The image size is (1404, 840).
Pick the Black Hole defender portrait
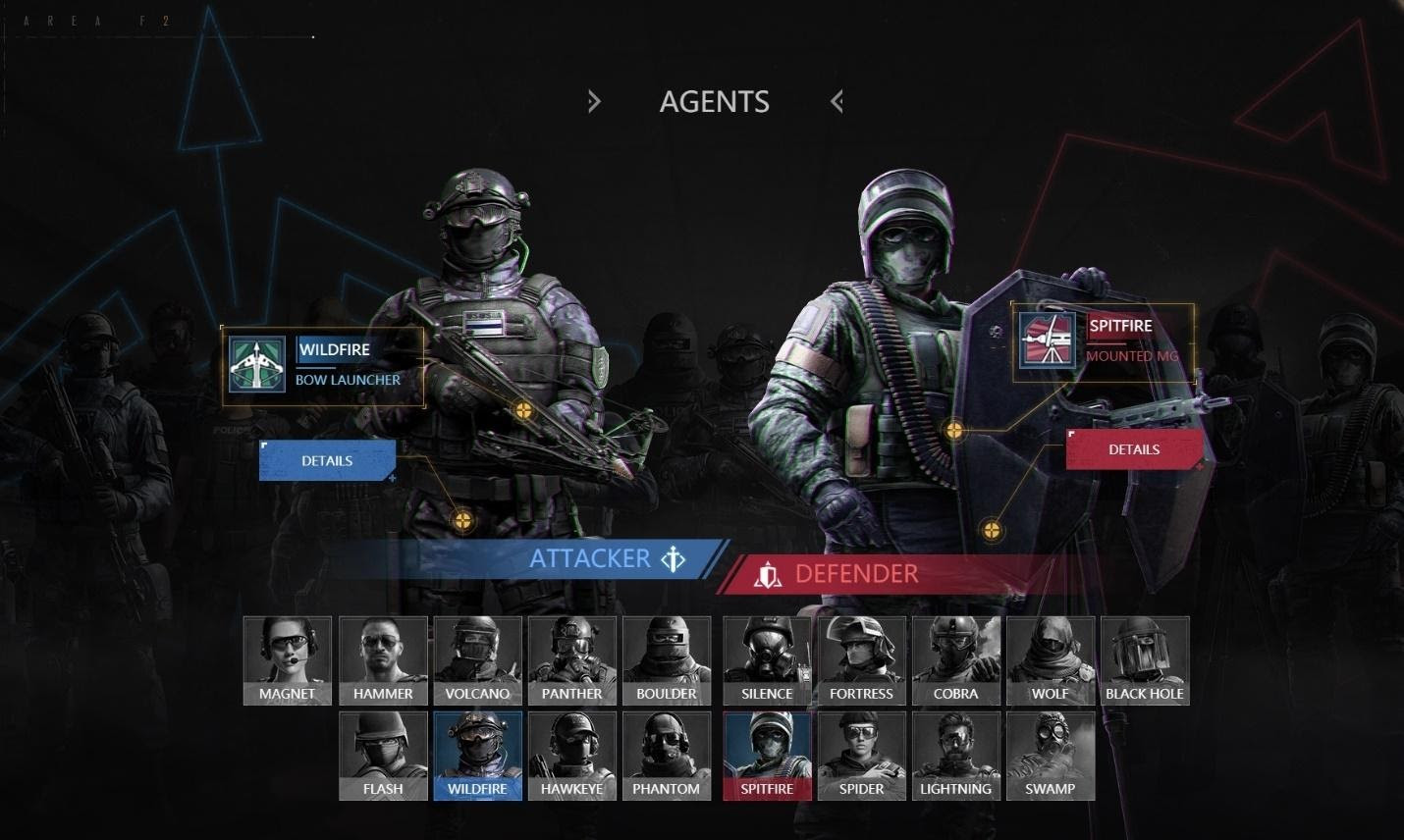point(1144,659)
